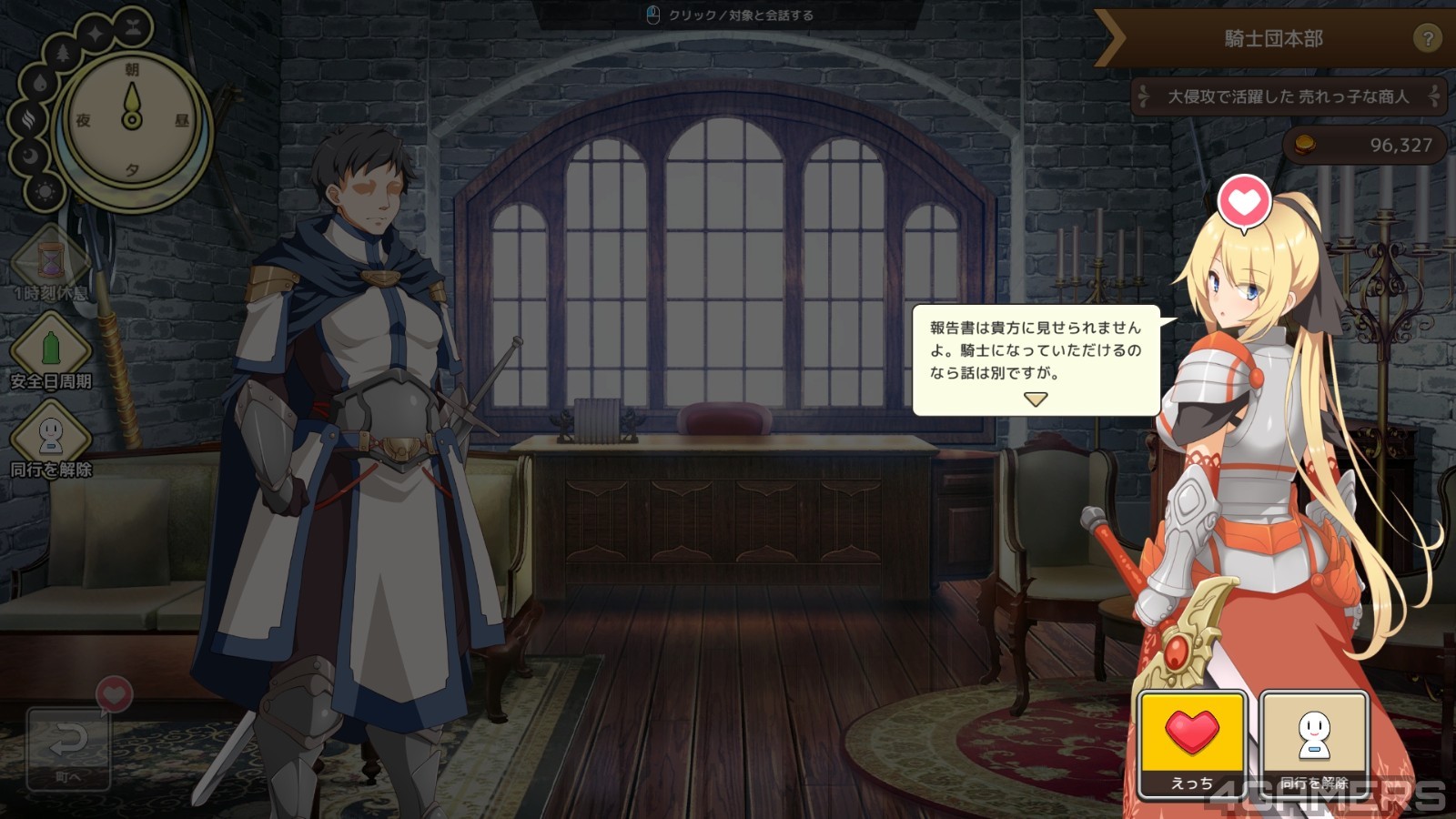Select the 大侵攻で活躍した 売れっ子な商人 title banner
Viewport: 1456px width, 819px height.
click(x=1287, y=96)
